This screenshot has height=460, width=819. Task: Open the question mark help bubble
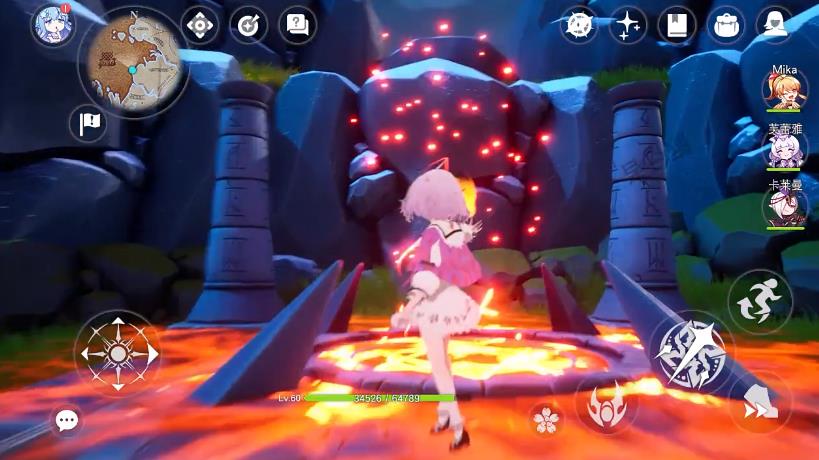[x=298, y=25]
